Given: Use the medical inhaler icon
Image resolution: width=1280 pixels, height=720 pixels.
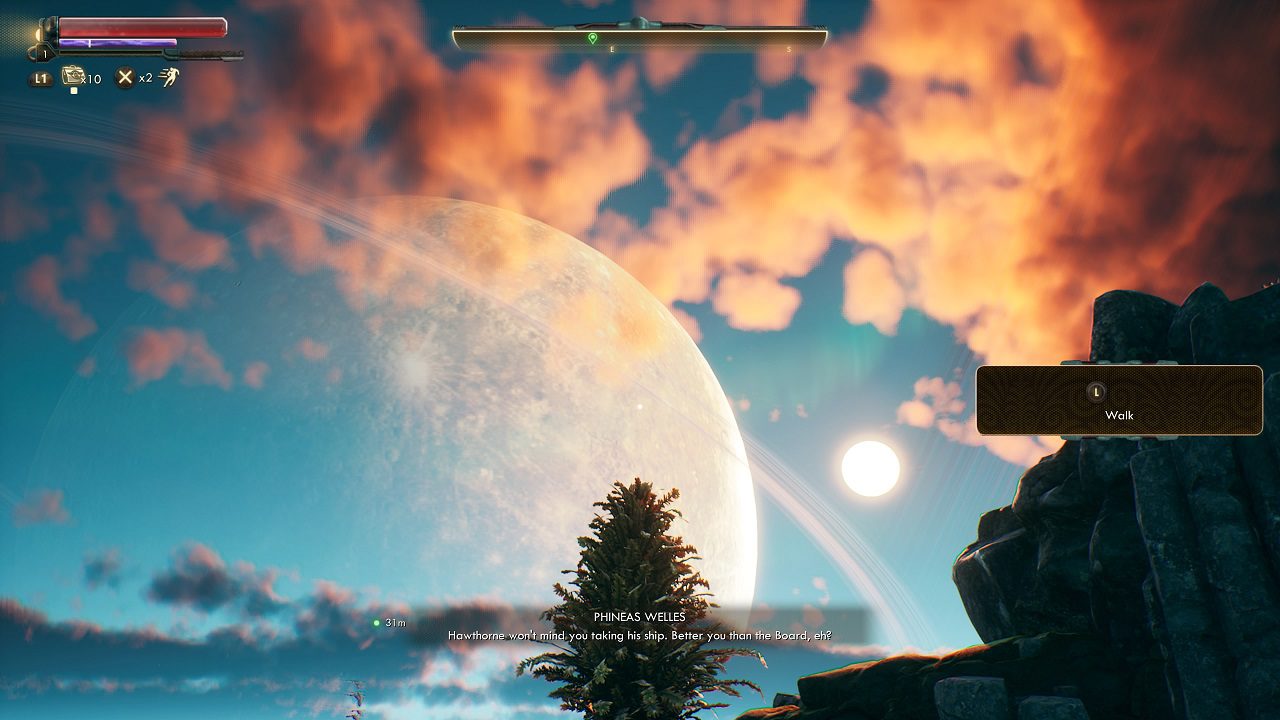Looking at the screenshot, I should pyautogui.click(x=73, y=76).
